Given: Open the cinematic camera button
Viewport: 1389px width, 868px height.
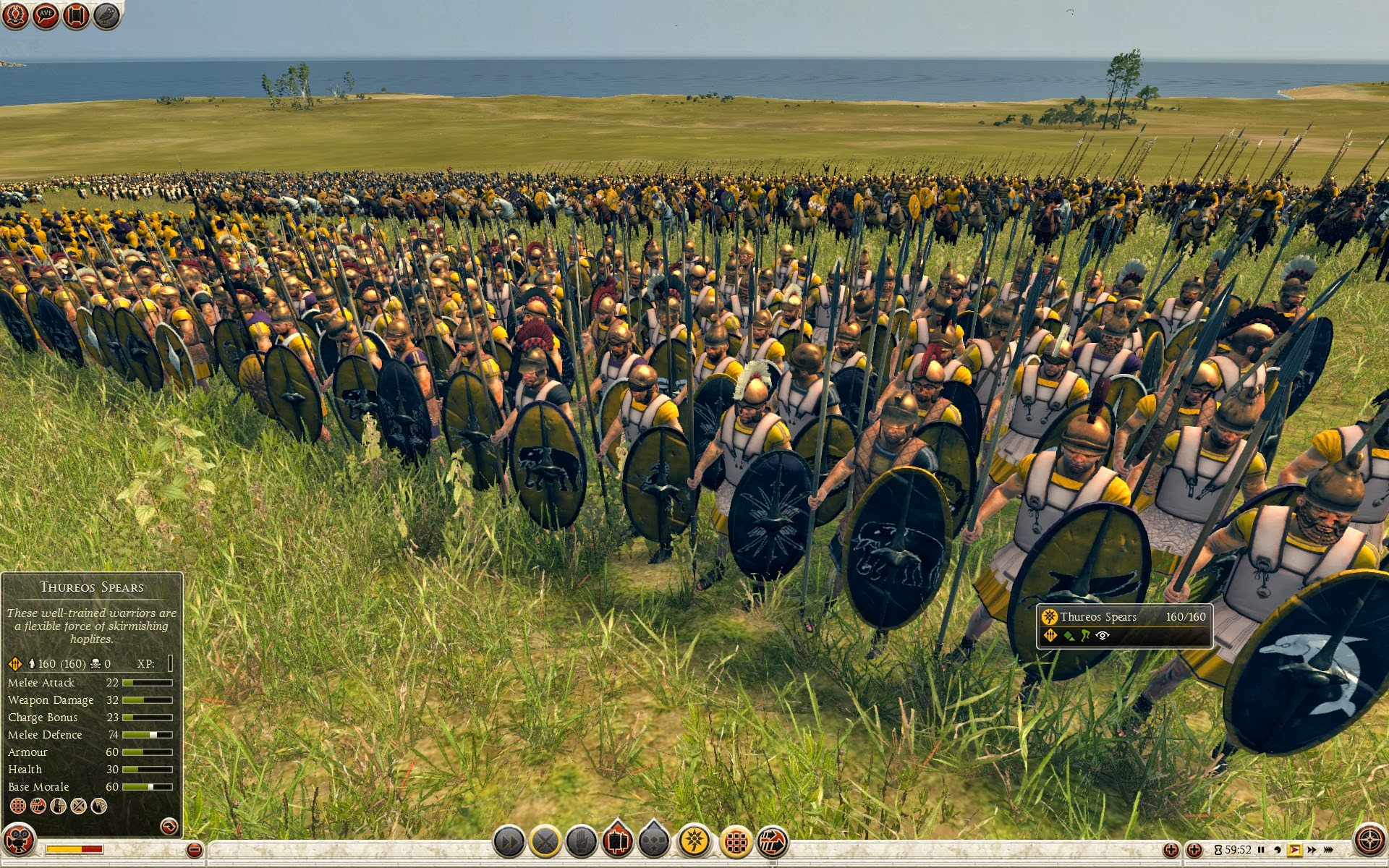Looking at the screenshot, I should [x=19, y=839].
